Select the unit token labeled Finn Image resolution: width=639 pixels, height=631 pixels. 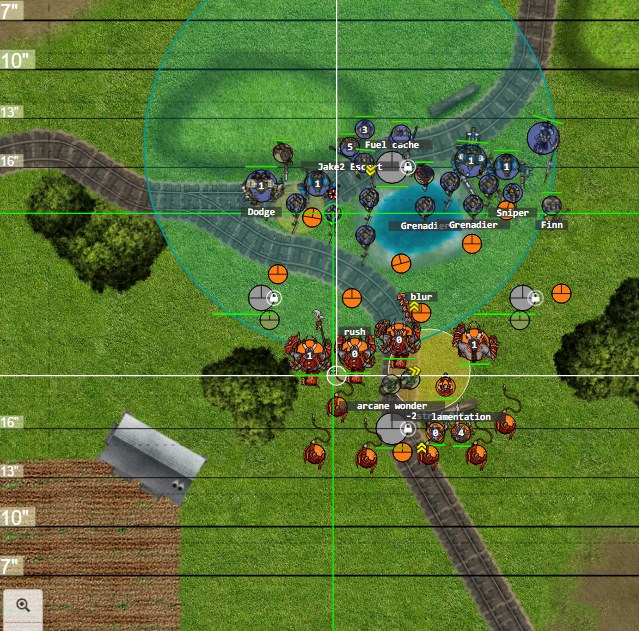click(x=551, y=206)
